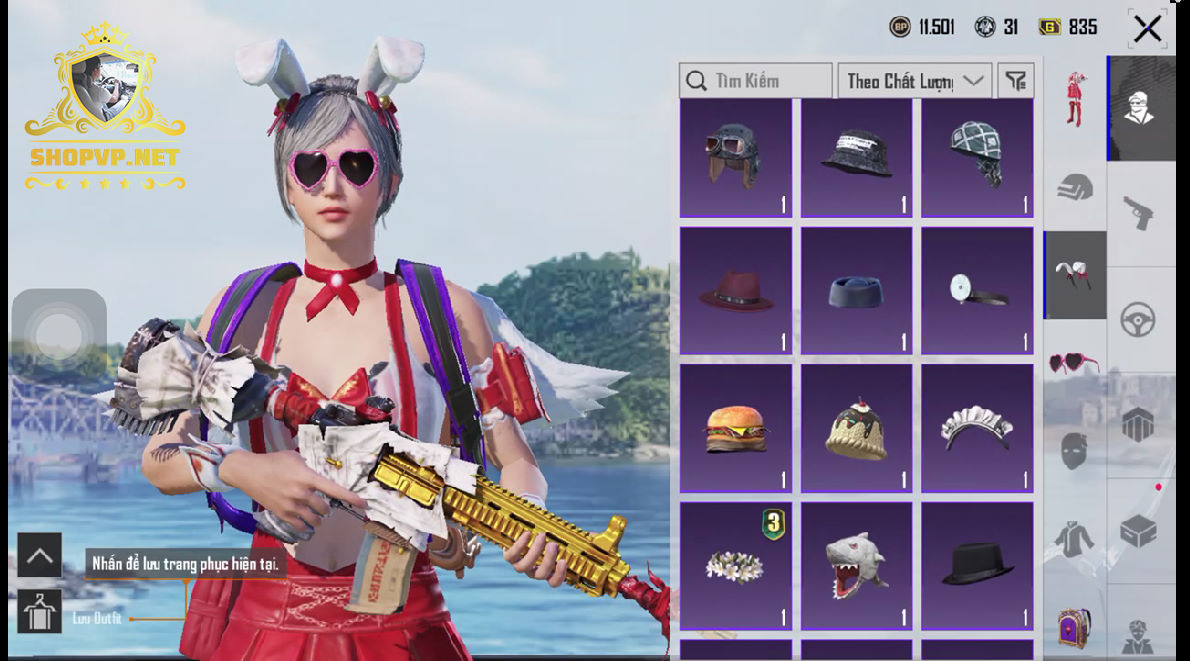Image resolution: width=1190 pixels, height=661 pixels.
Task: Pick the white flower crown
Action: point(735,565)
